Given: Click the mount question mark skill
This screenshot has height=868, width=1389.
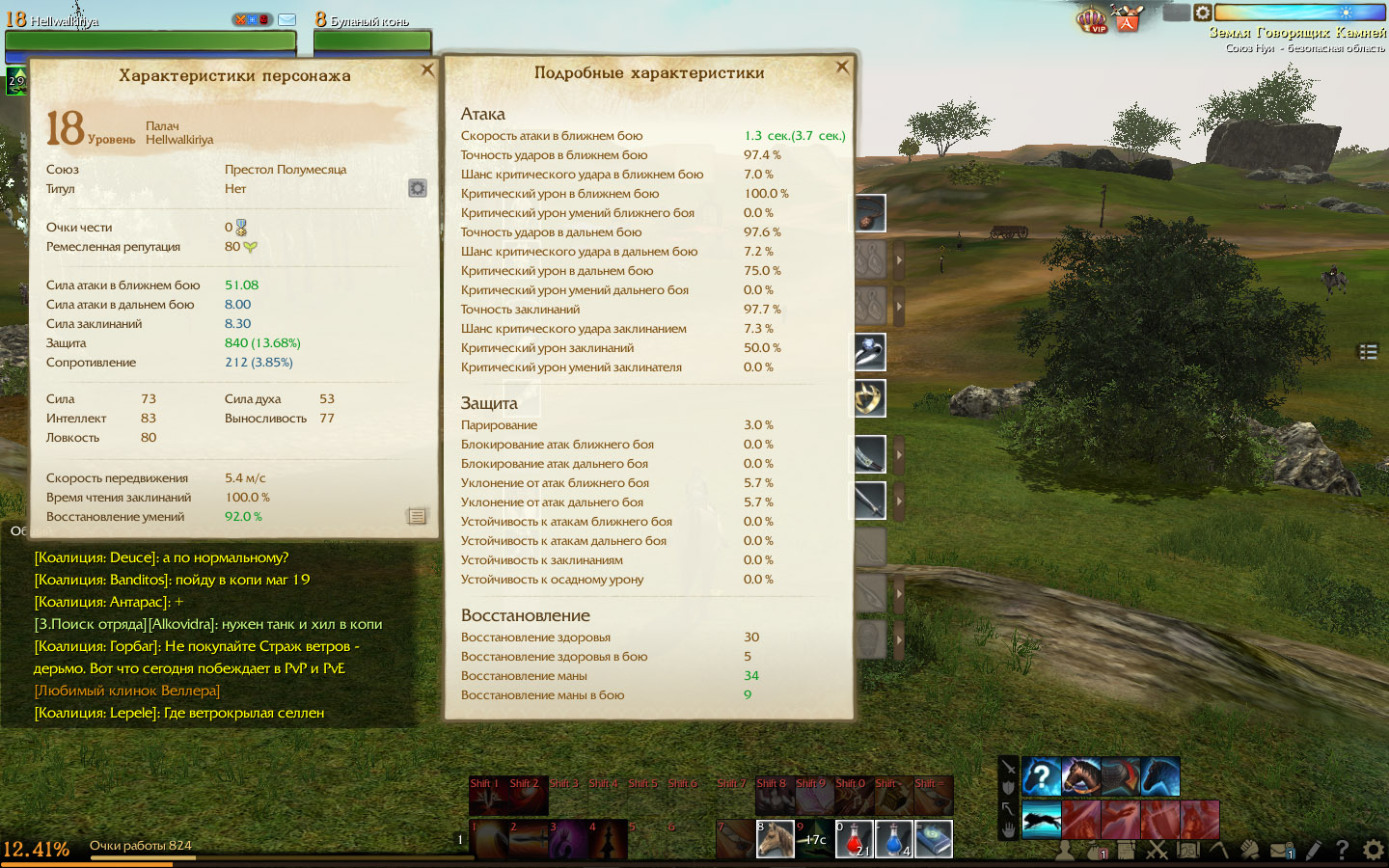Looking at the screenshot, I should (x=1041, y=776).
